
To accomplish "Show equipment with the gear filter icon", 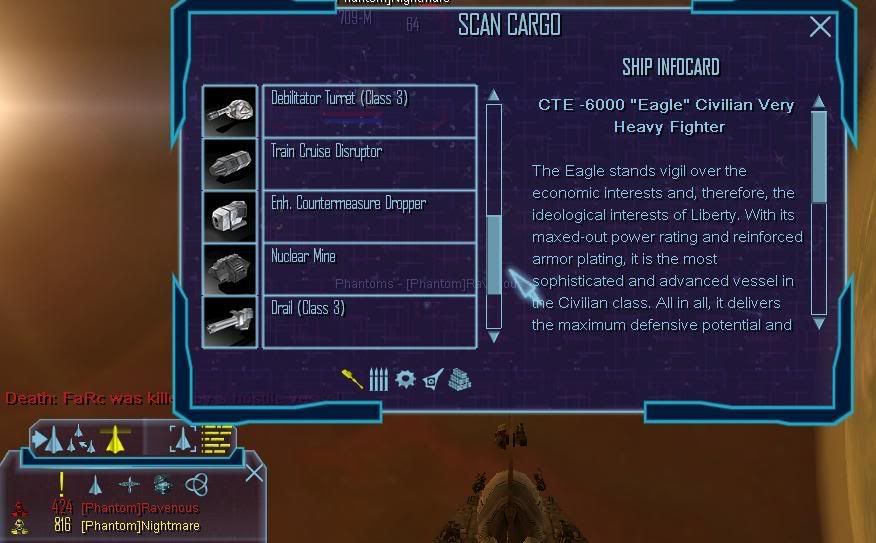I will 405,379.
